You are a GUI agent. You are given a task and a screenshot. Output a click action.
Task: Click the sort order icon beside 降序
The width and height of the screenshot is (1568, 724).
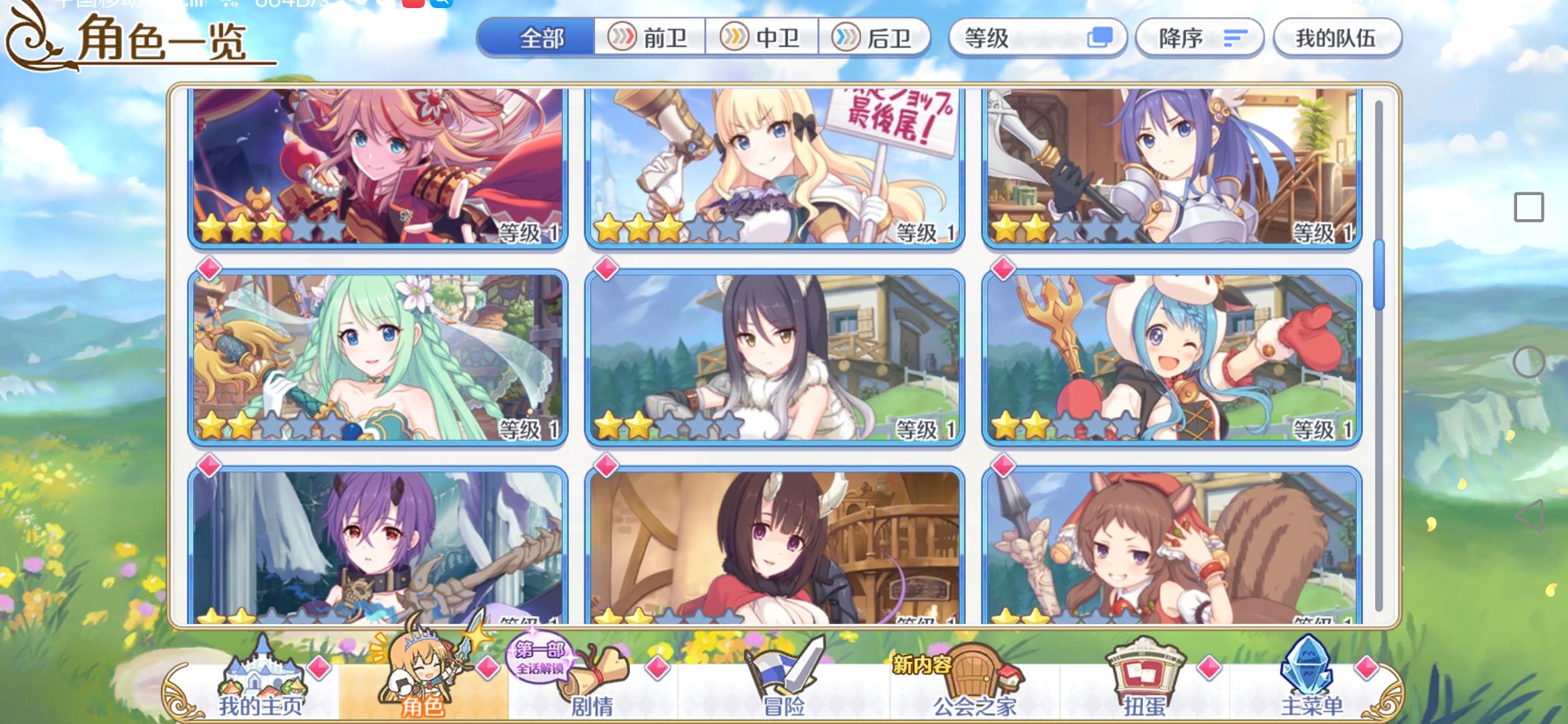coord(1236,38)
